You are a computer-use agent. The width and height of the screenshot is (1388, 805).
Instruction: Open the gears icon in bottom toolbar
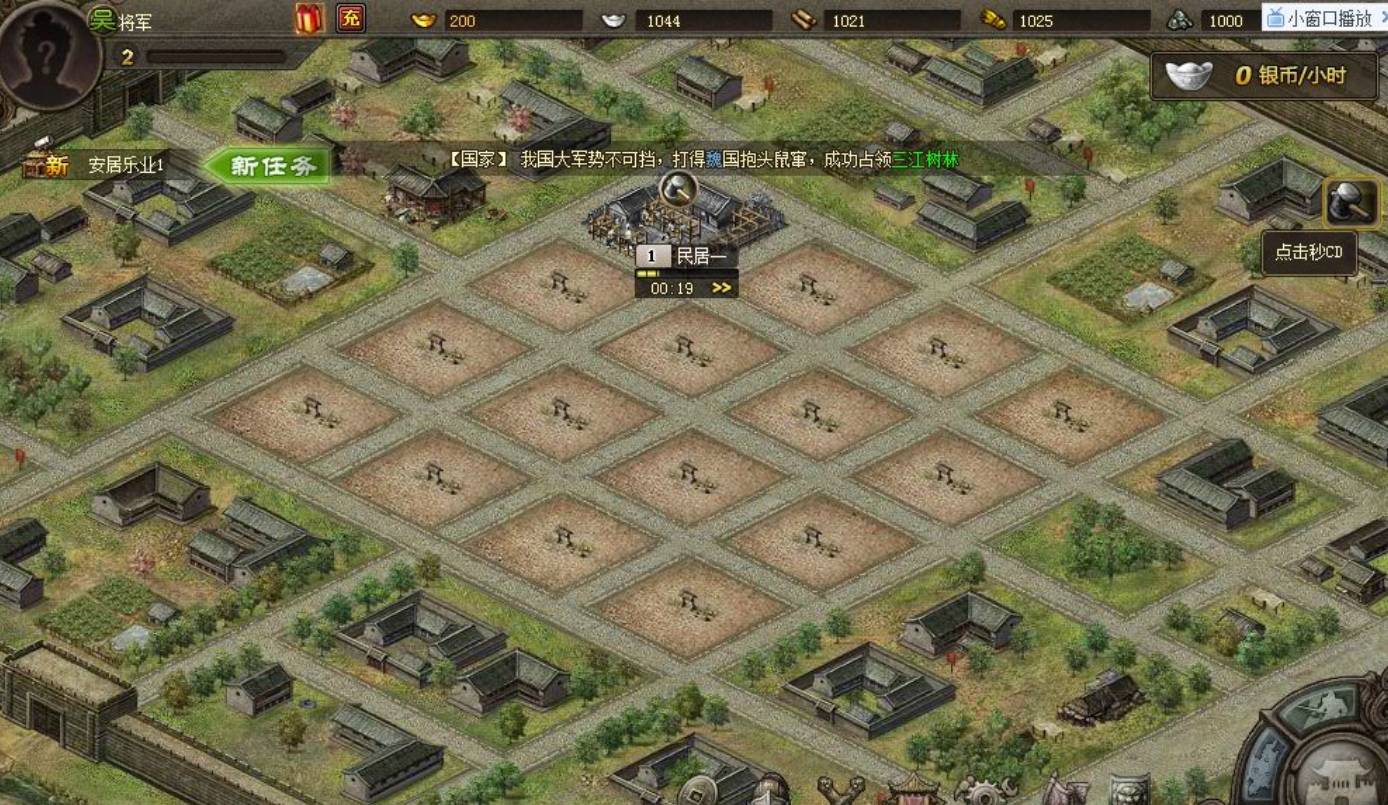[x=985, y=795]
